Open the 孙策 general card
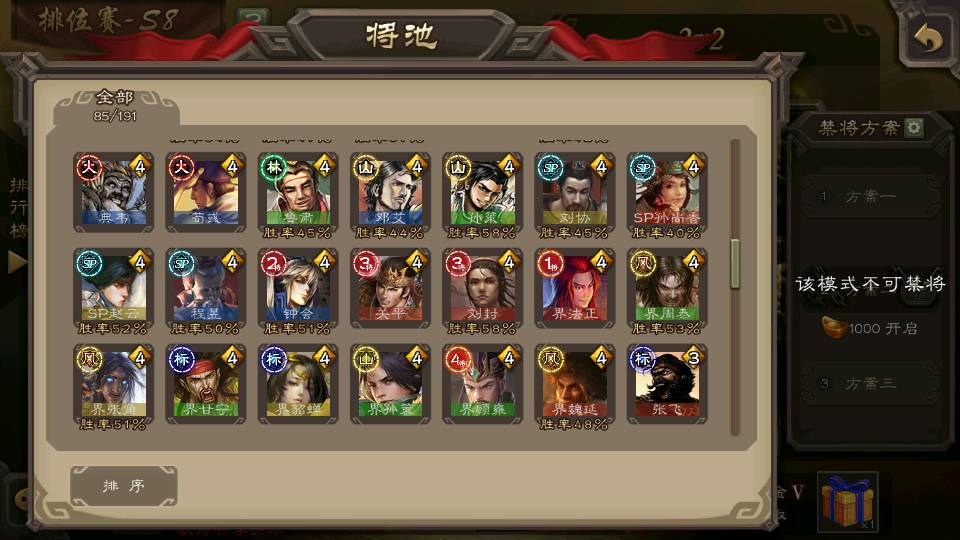 coord(481,191)
